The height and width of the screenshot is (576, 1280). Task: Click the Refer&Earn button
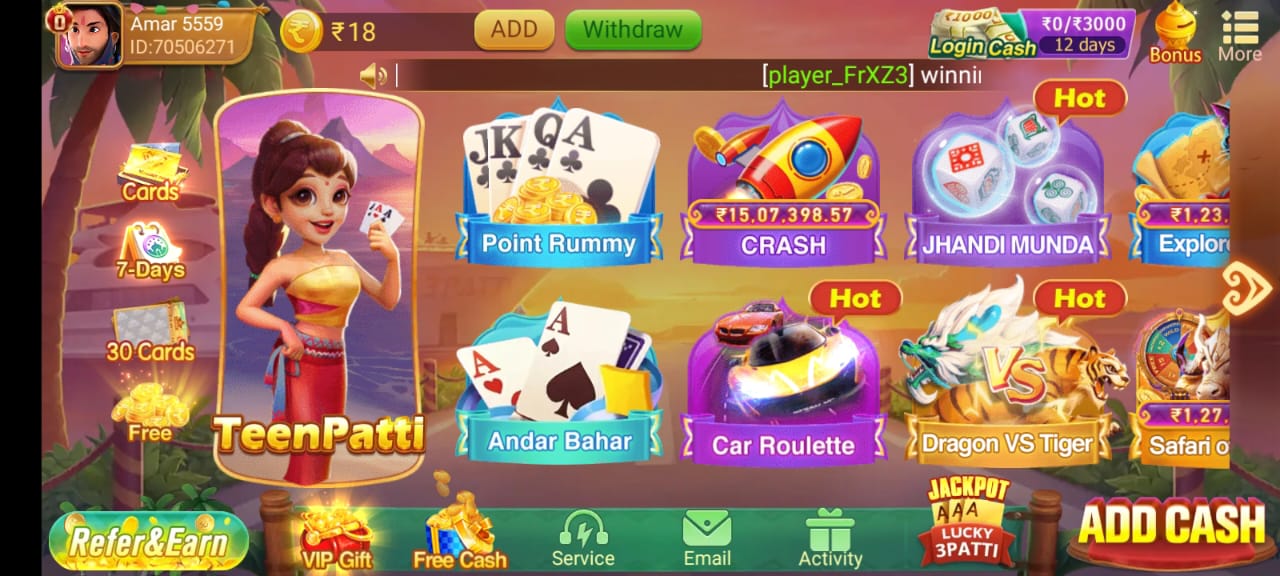(x=148, y=541)
